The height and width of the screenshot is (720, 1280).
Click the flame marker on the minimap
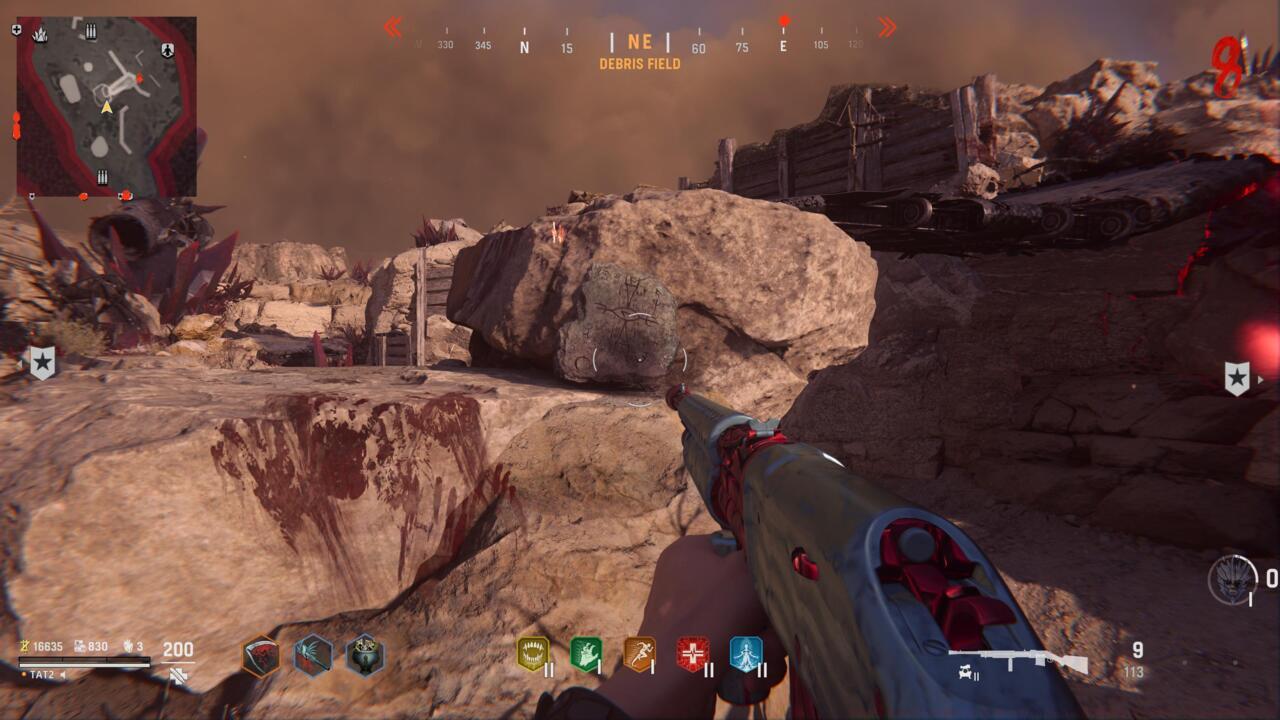[40, 35]
